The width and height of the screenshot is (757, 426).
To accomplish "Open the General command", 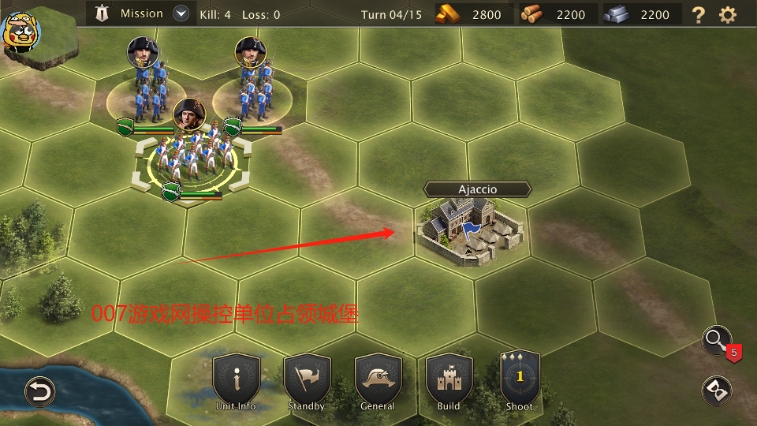I will tap(378, 381).
